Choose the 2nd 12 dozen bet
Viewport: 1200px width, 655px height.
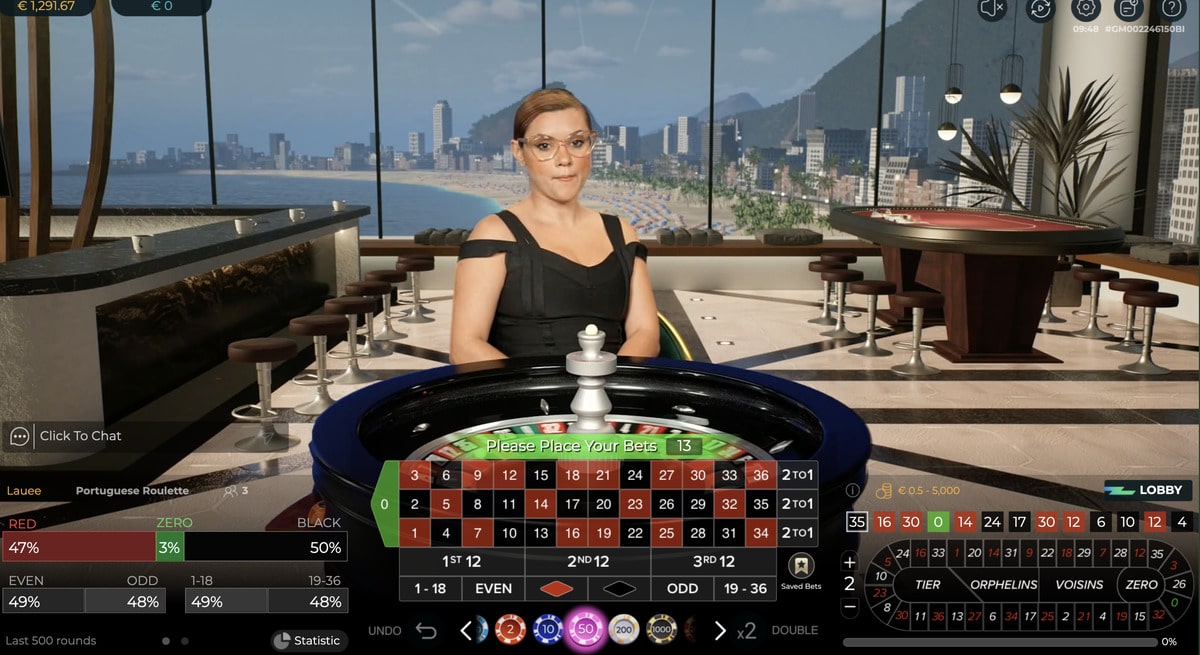[x=587, y=561]
